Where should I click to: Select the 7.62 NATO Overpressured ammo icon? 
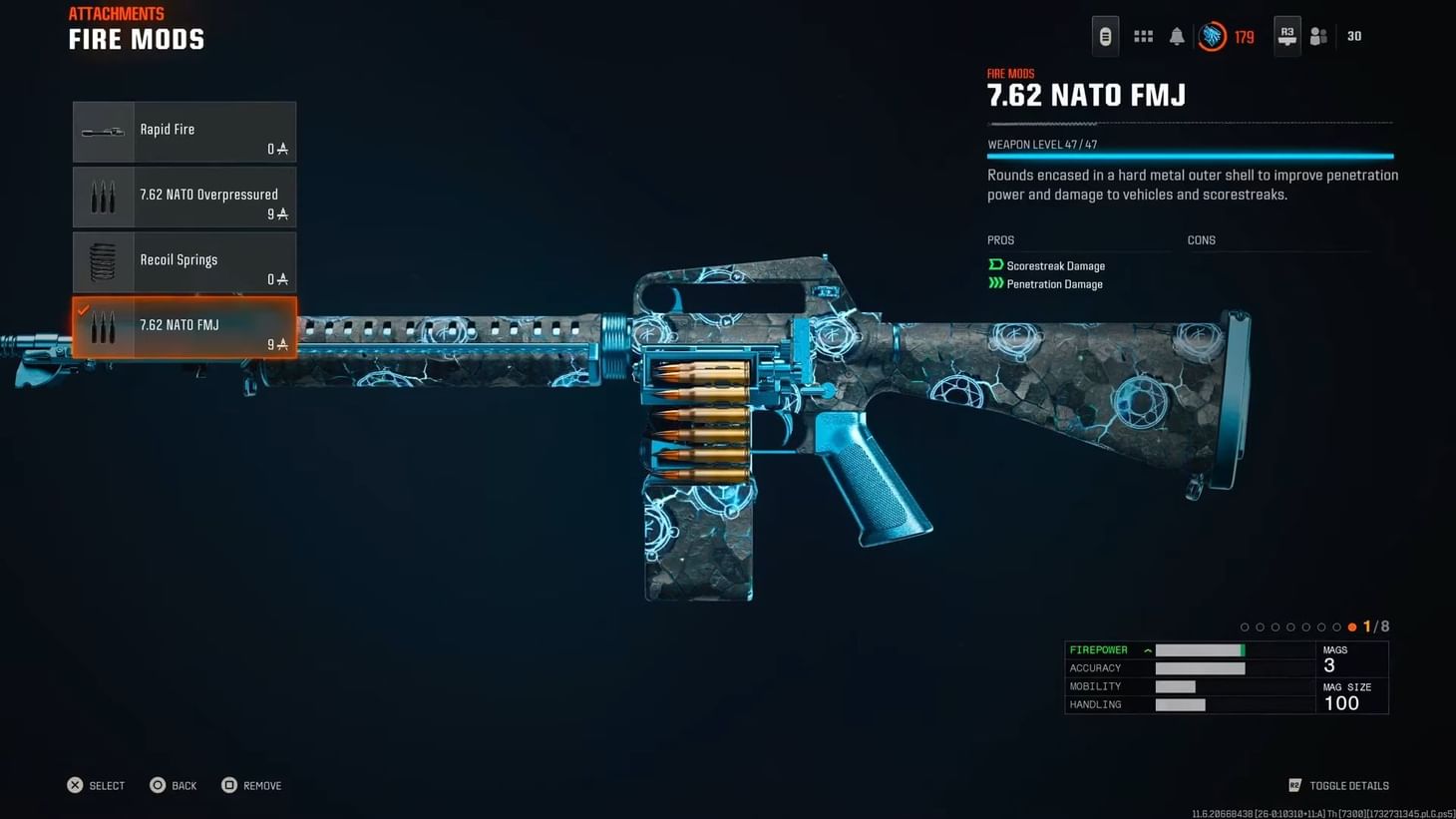(103, 197)
